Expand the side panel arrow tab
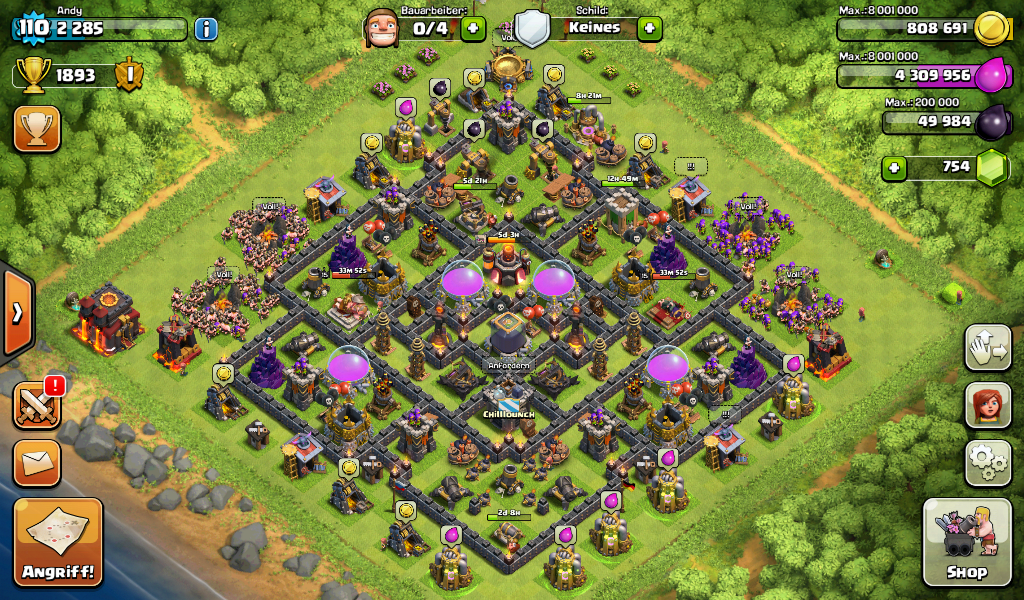 pyautogui.click(x=17, y=313)
